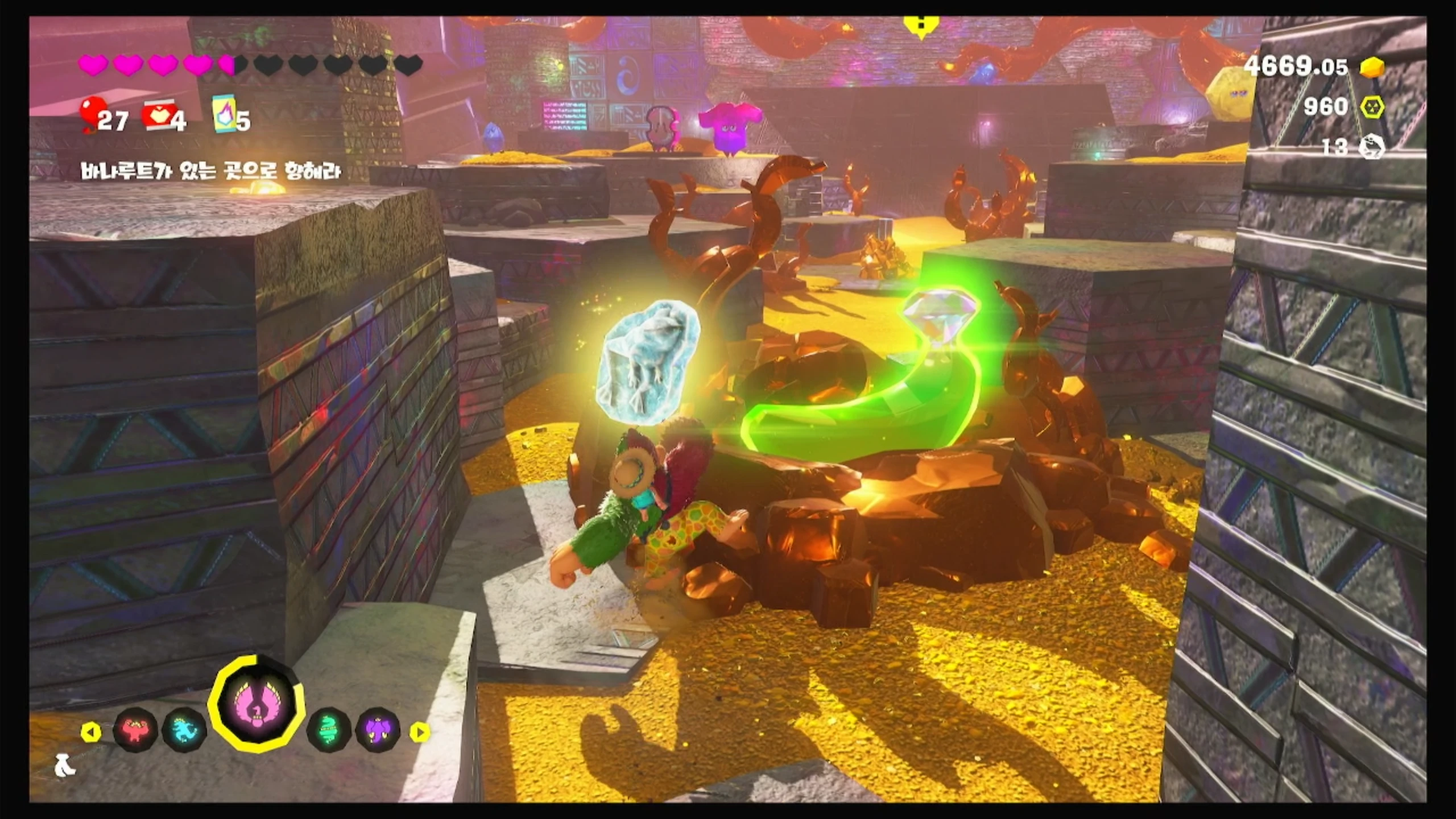The height and width of the screenshot is (819, 1456).
Task: Click the yellow hexagon banandium chip icon
Action: pyautogui.click(x=1372, y=107)
